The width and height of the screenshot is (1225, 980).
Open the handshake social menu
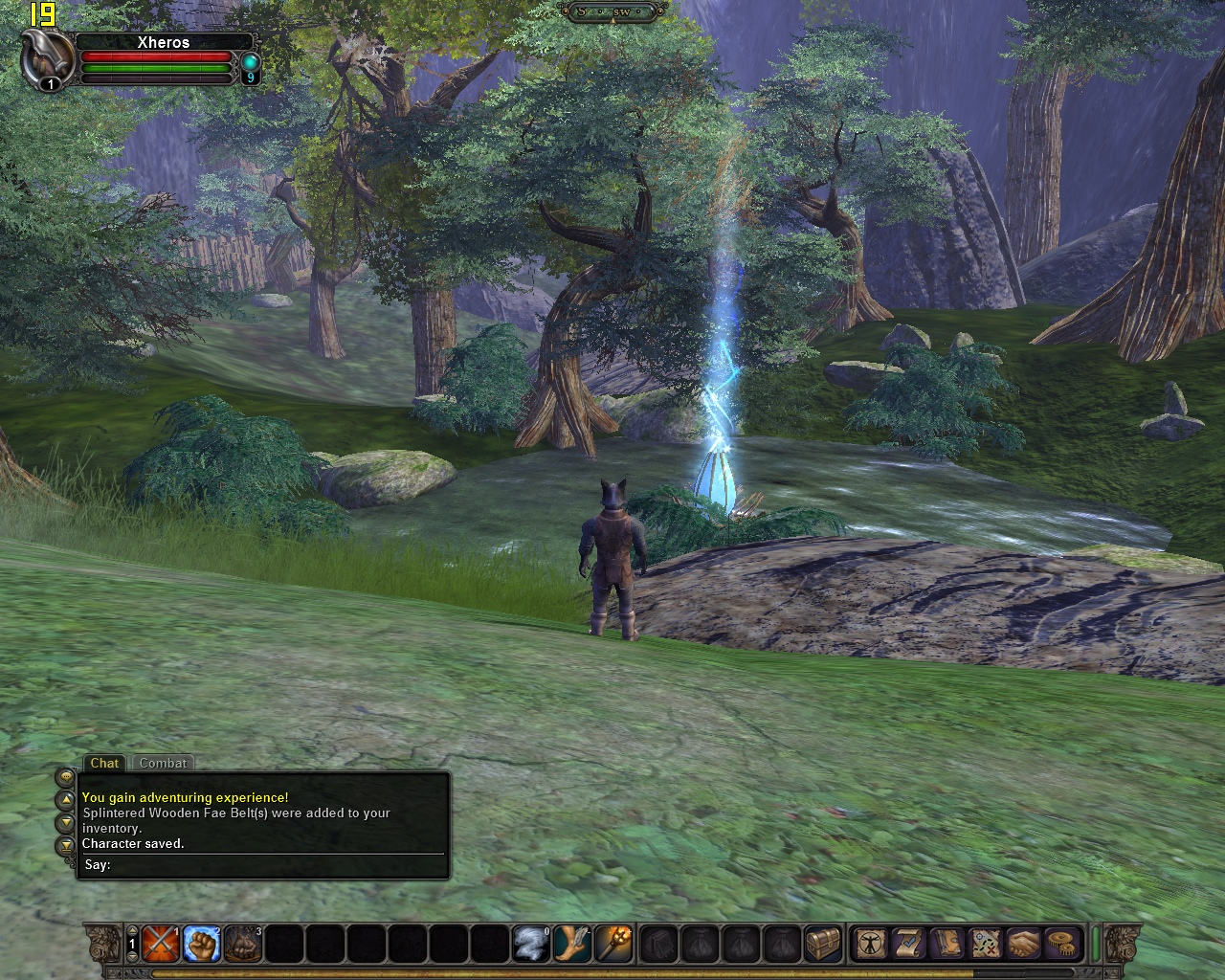(1023, 944)
